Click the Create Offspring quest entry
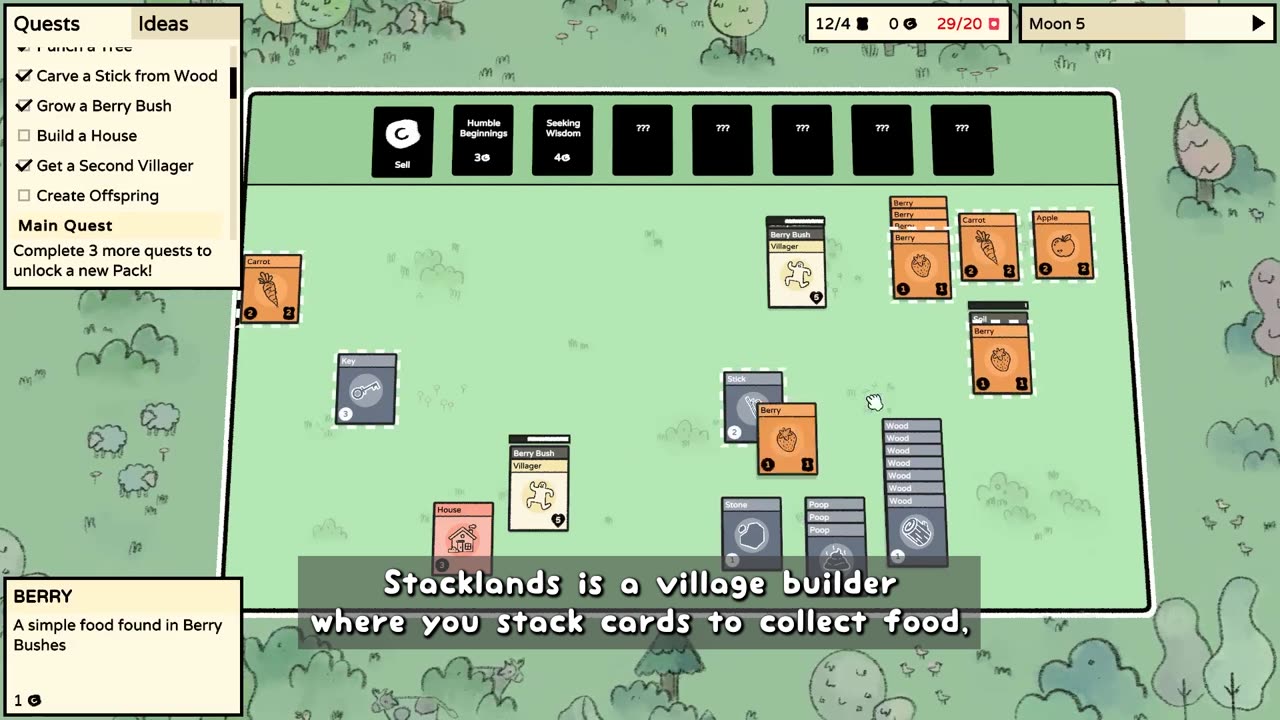This screenshot has width=1280, height=720. (97, 196)
